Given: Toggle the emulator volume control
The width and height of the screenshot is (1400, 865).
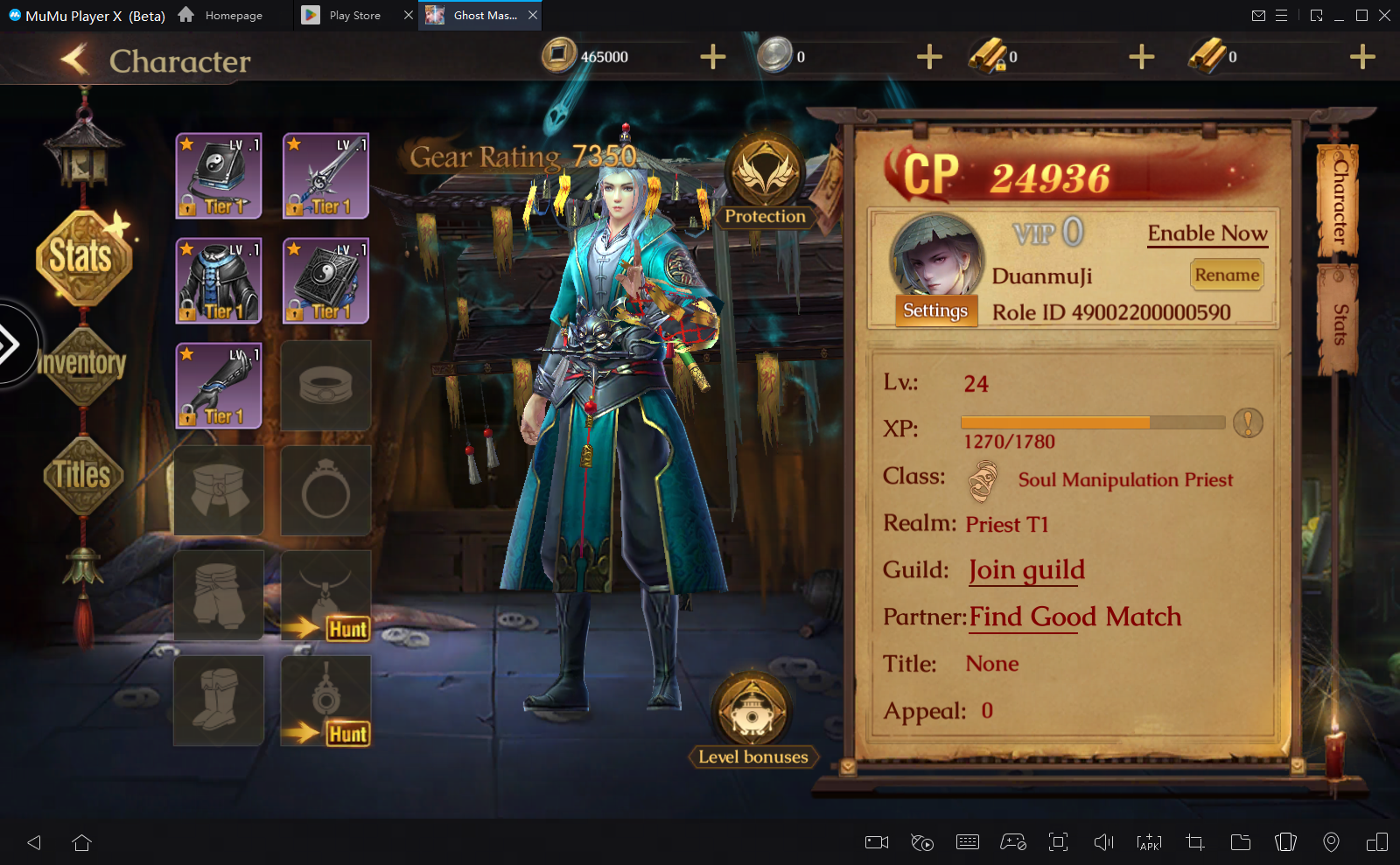Looking at the screenshot, I should tap(1103, 842).
